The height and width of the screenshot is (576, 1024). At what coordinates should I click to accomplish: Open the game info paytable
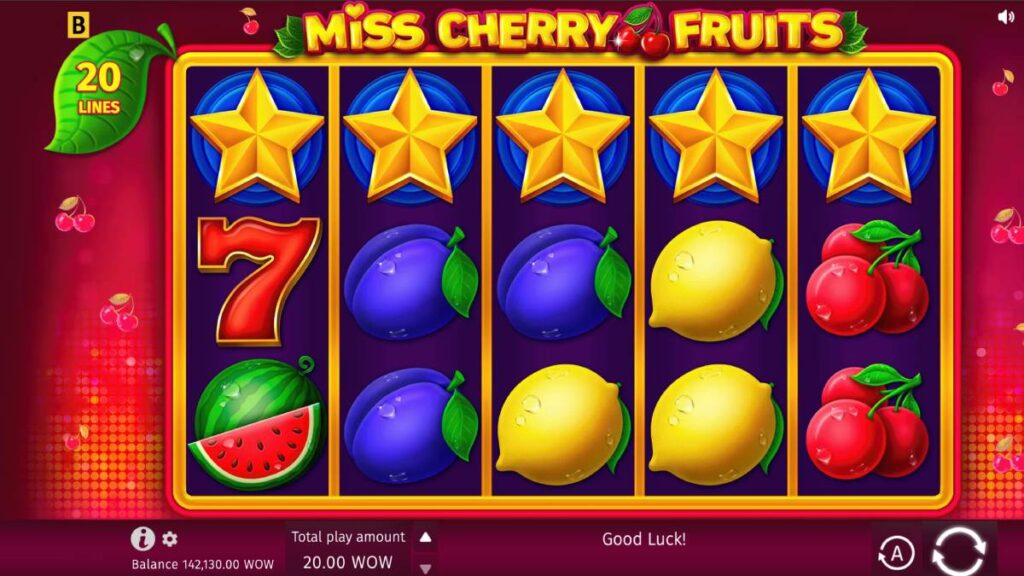tap(142, 539)
